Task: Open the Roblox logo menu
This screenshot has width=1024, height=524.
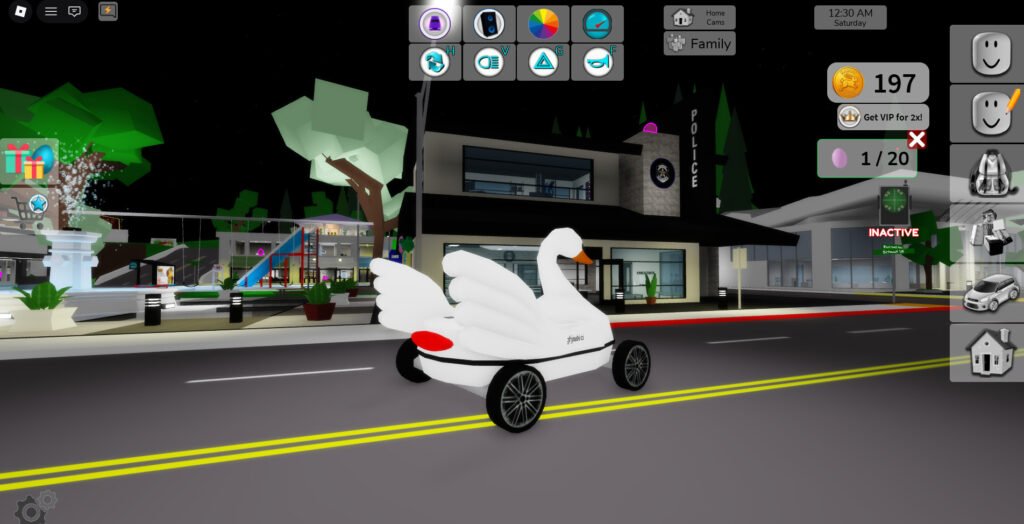Action: 19,12
